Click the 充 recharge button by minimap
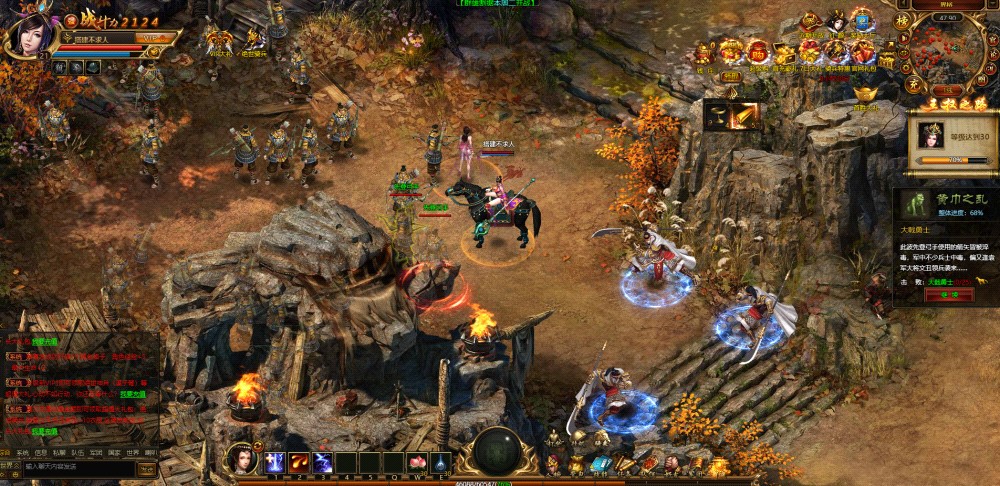This screenshot has width=1000, height=486. pos(911,84)
